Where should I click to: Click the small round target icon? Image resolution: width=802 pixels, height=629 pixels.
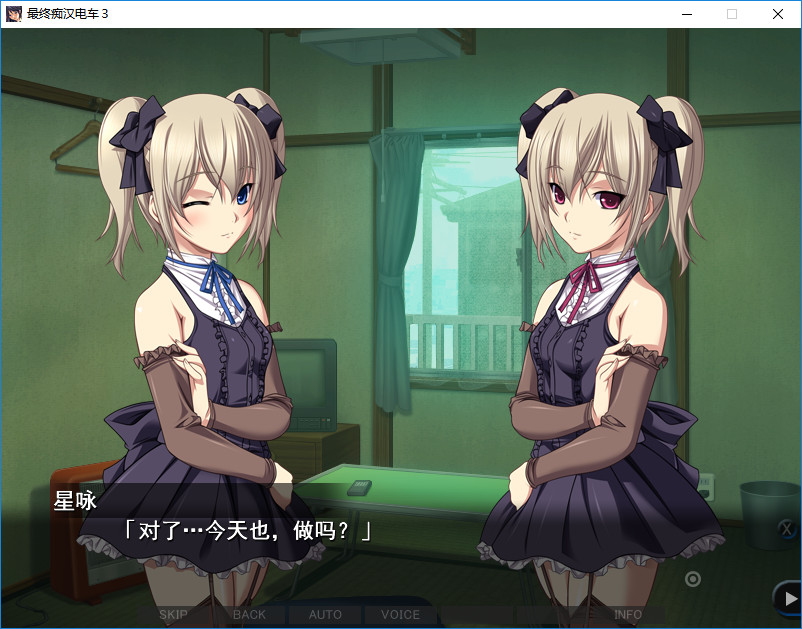coord(692,578)
